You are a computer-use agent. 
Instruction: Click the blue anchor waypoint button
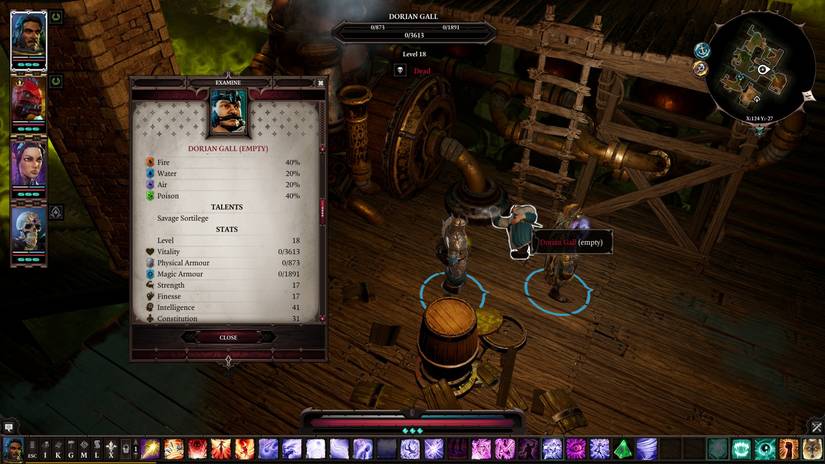702,50
